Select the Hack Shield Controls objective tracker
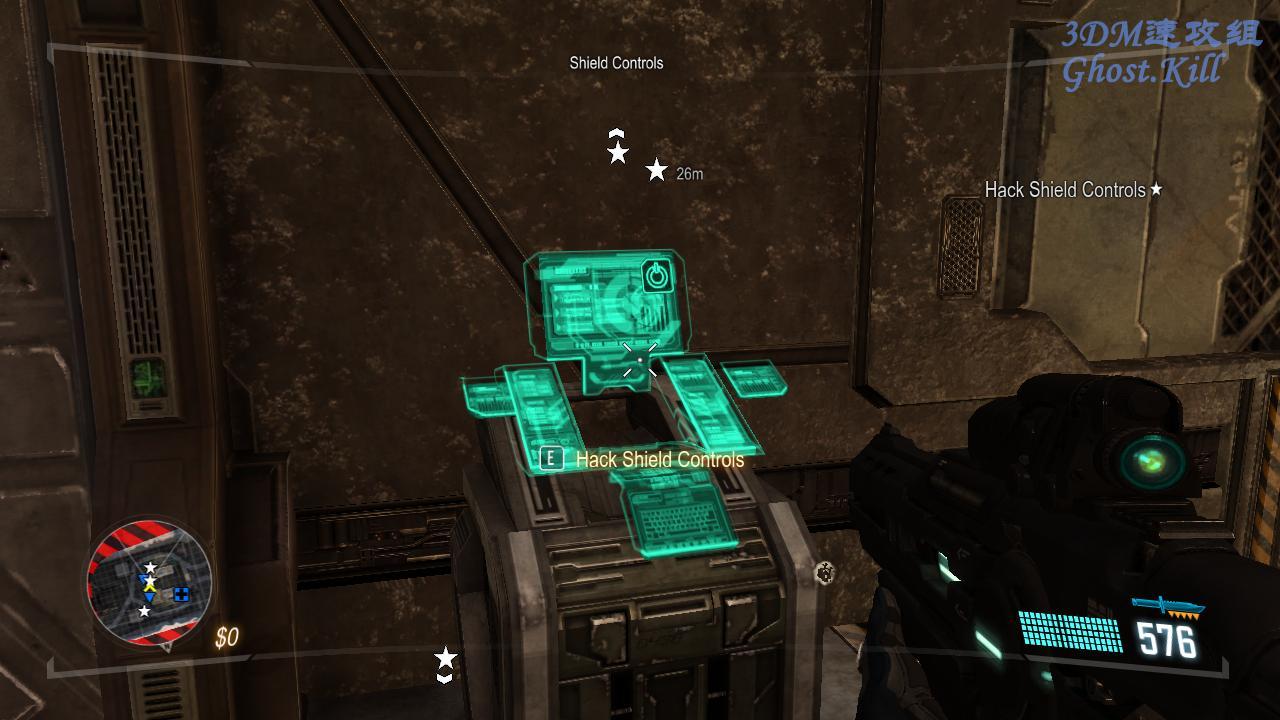Viewport: 1280px width, 720px height. click(1073, 190)
